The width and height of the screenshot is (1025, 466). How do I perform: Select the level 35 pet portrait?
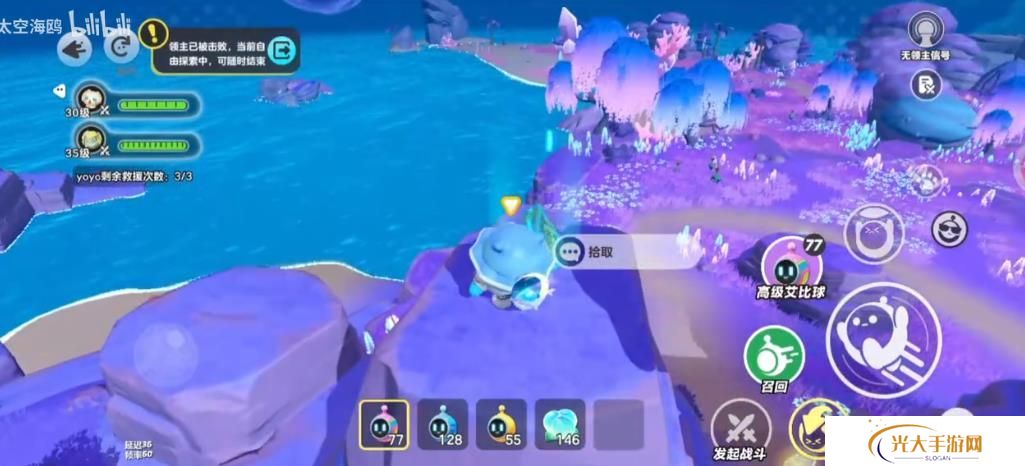pos(91,141)
